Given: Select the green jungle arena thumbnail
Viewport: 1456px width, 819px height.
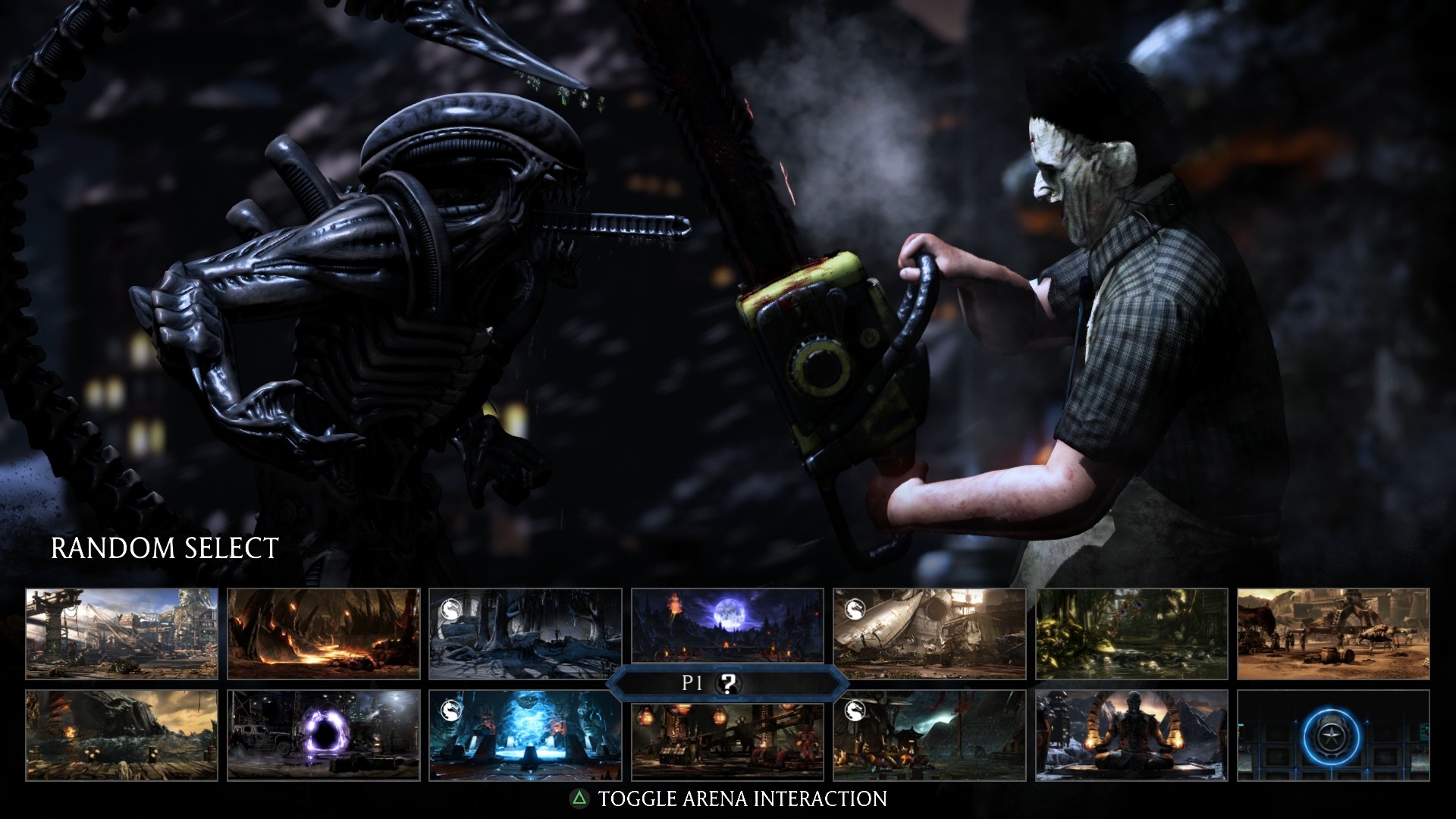Looking at the screenshot, I should click(x=1131, y=633).
